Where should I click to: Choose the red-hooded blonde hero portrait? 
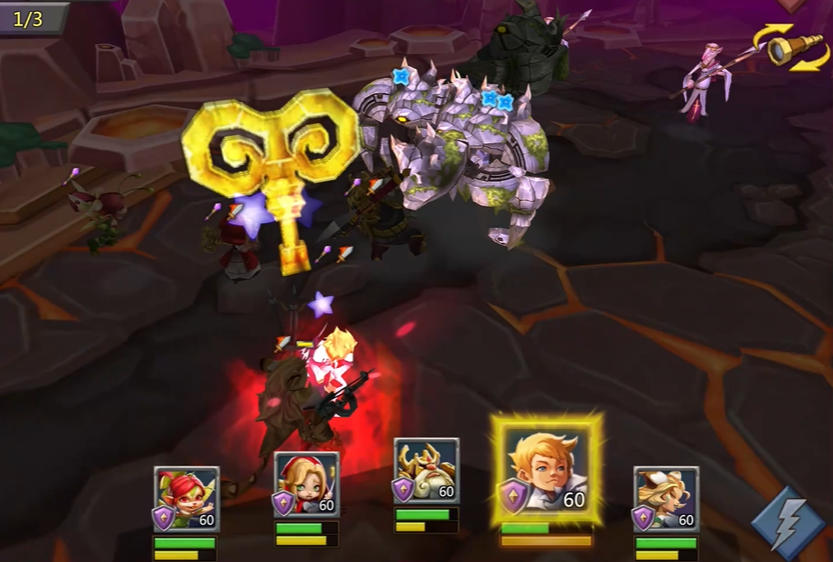[306, 486]
